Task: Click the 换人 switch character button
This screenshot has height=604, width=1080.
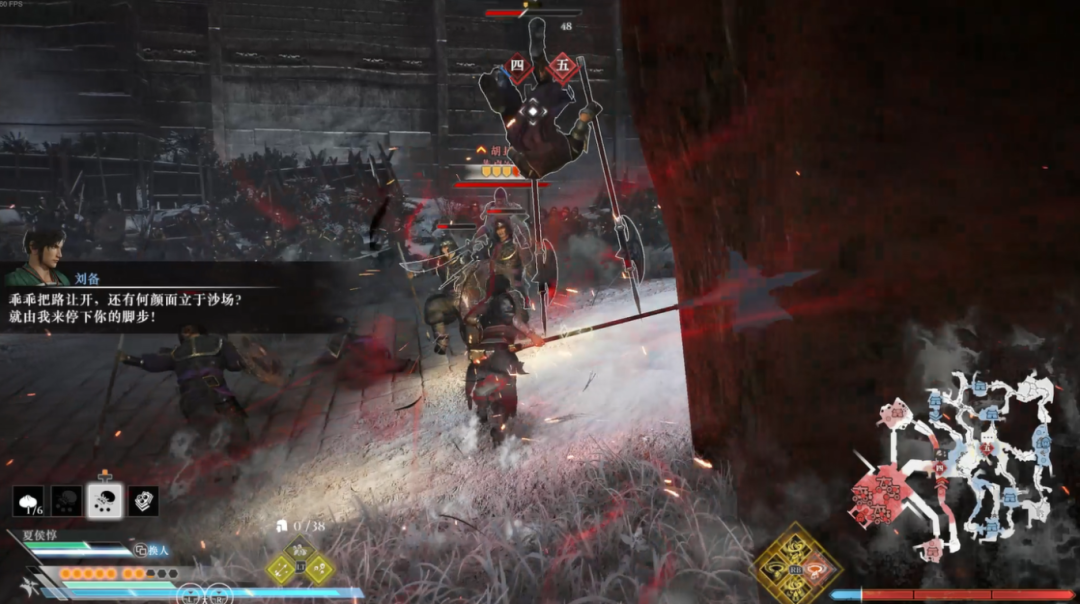Action: pyautogui.click(x=153, y=550)
